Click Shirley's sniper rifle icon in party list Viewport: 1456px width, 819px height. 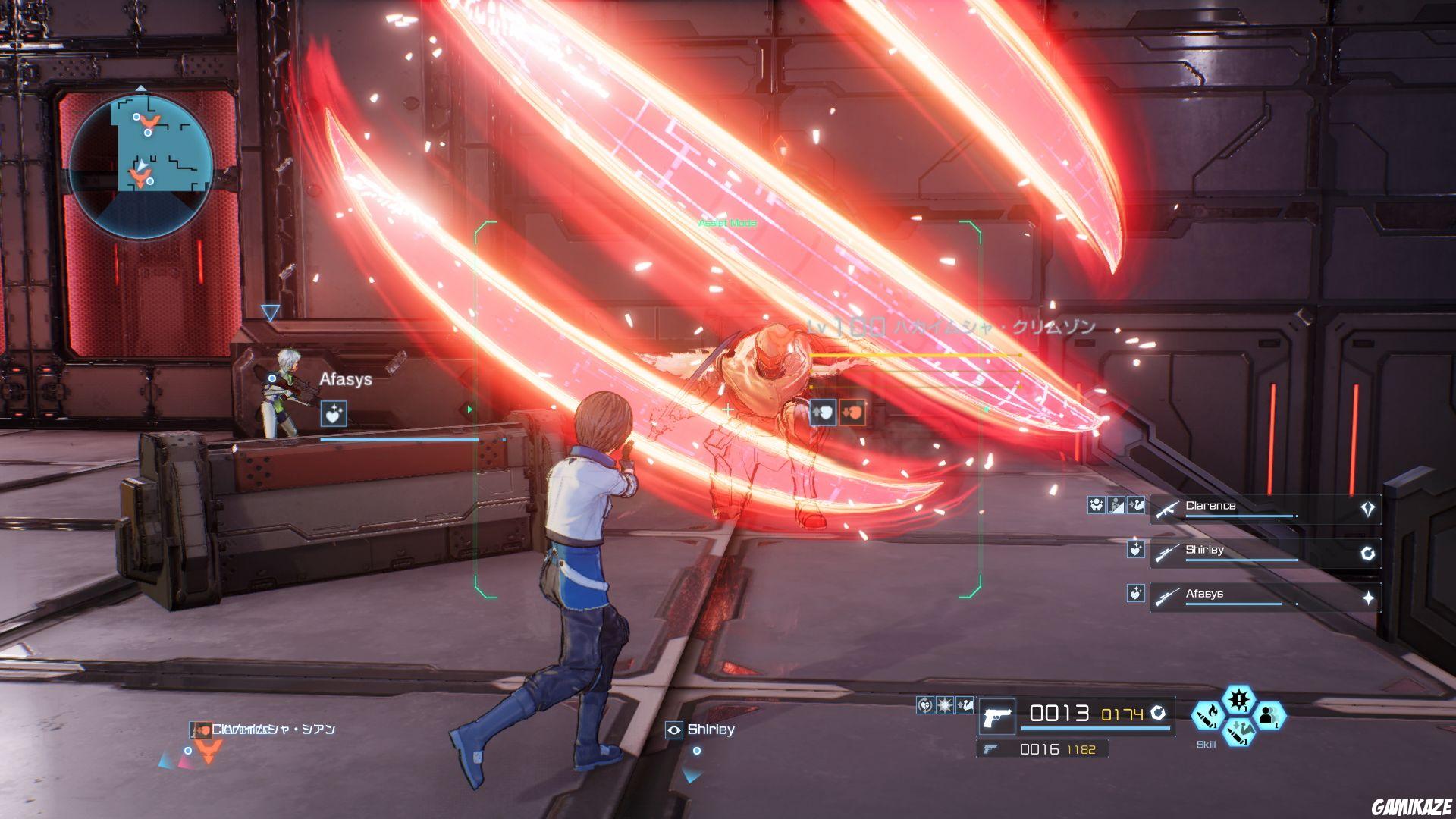click(1168, 554)
